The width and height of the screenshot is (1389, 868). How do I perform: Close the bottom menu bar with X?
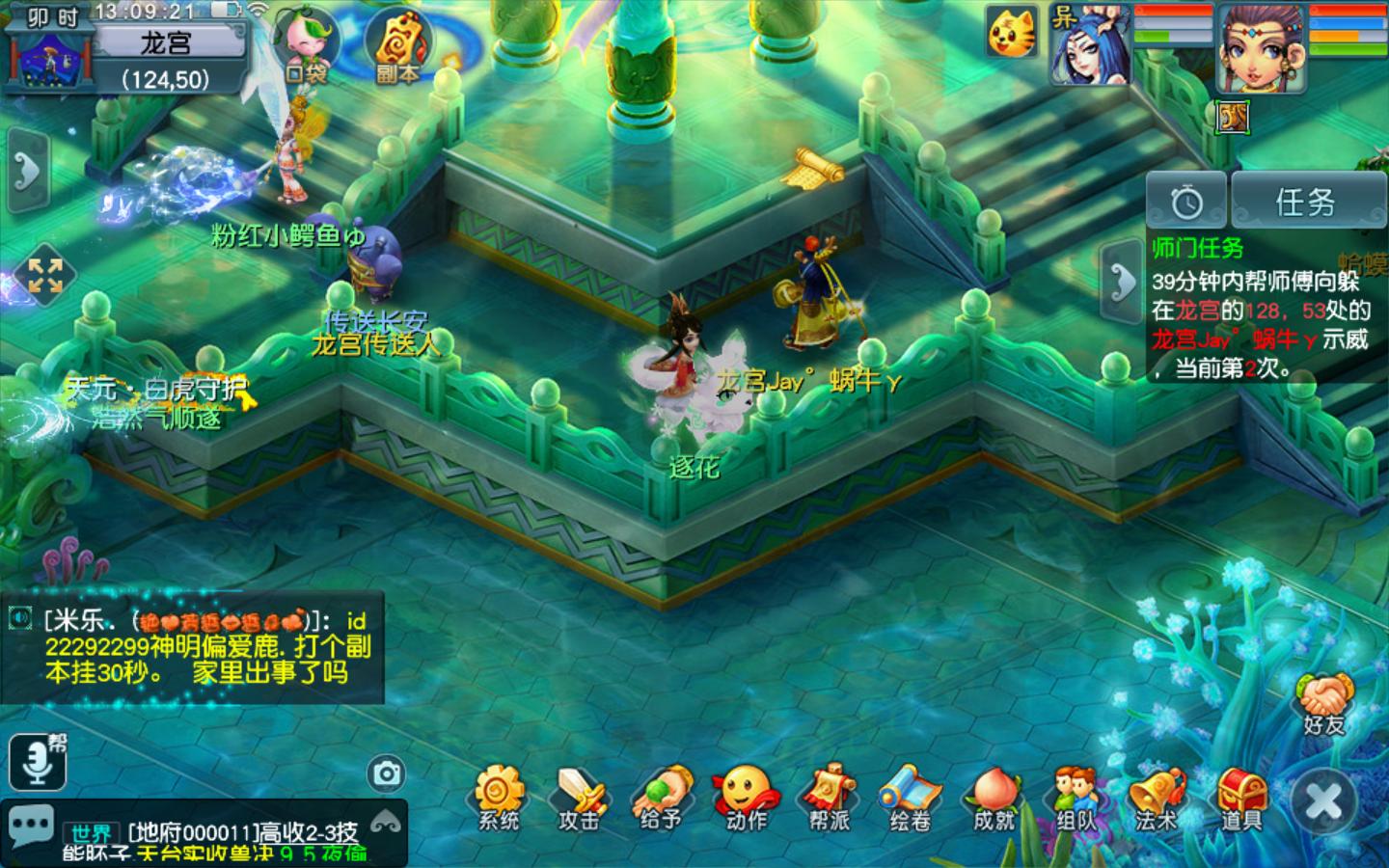(x=1323, y=801)
